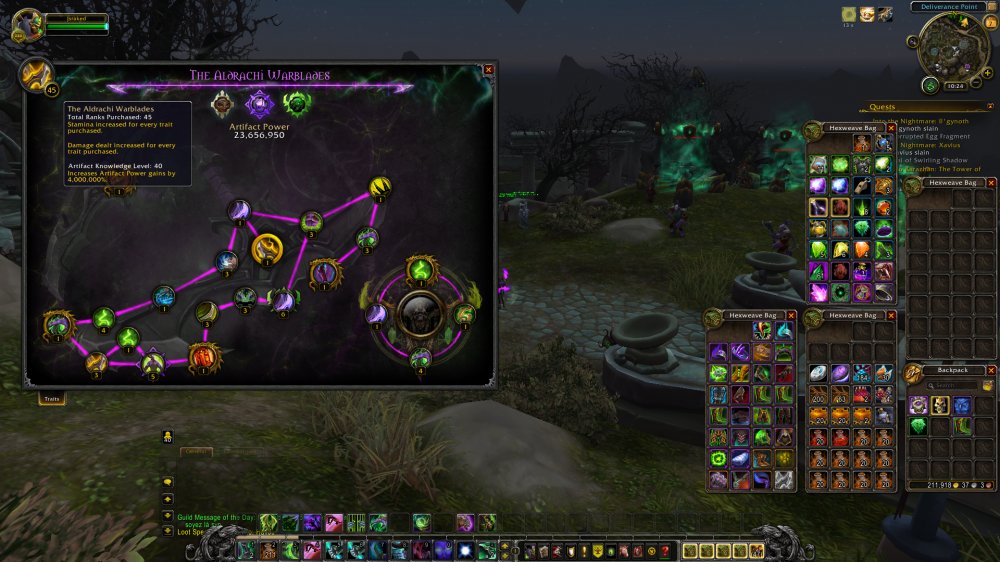This screenshot has height=562, width=1000.
Task: Select the orange fiery demon trait node
Action: point(203,356)
